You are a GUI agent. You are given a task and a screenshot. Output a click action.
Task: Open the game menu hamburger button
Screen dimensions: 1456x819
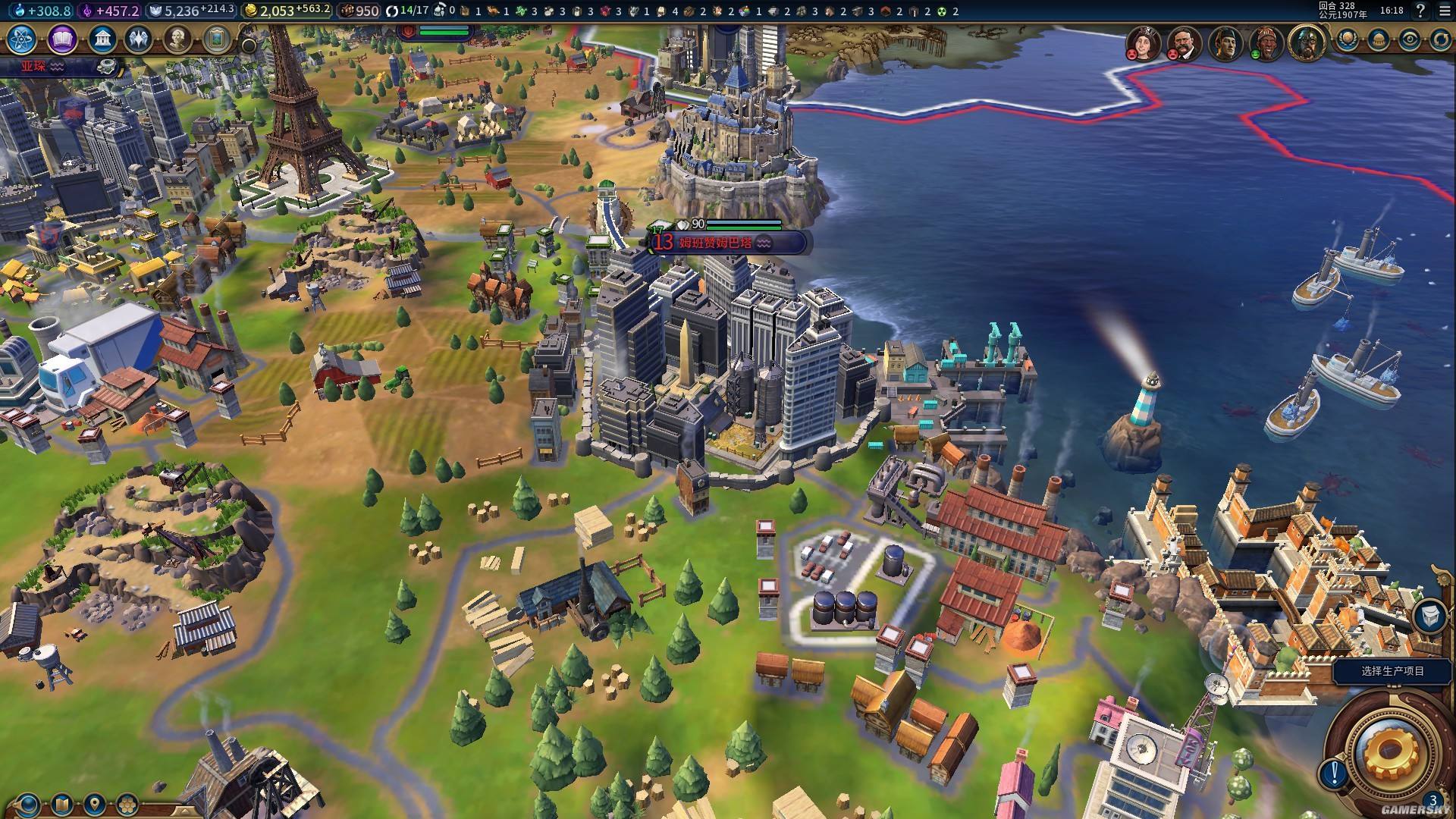(x=1443, y=11)
